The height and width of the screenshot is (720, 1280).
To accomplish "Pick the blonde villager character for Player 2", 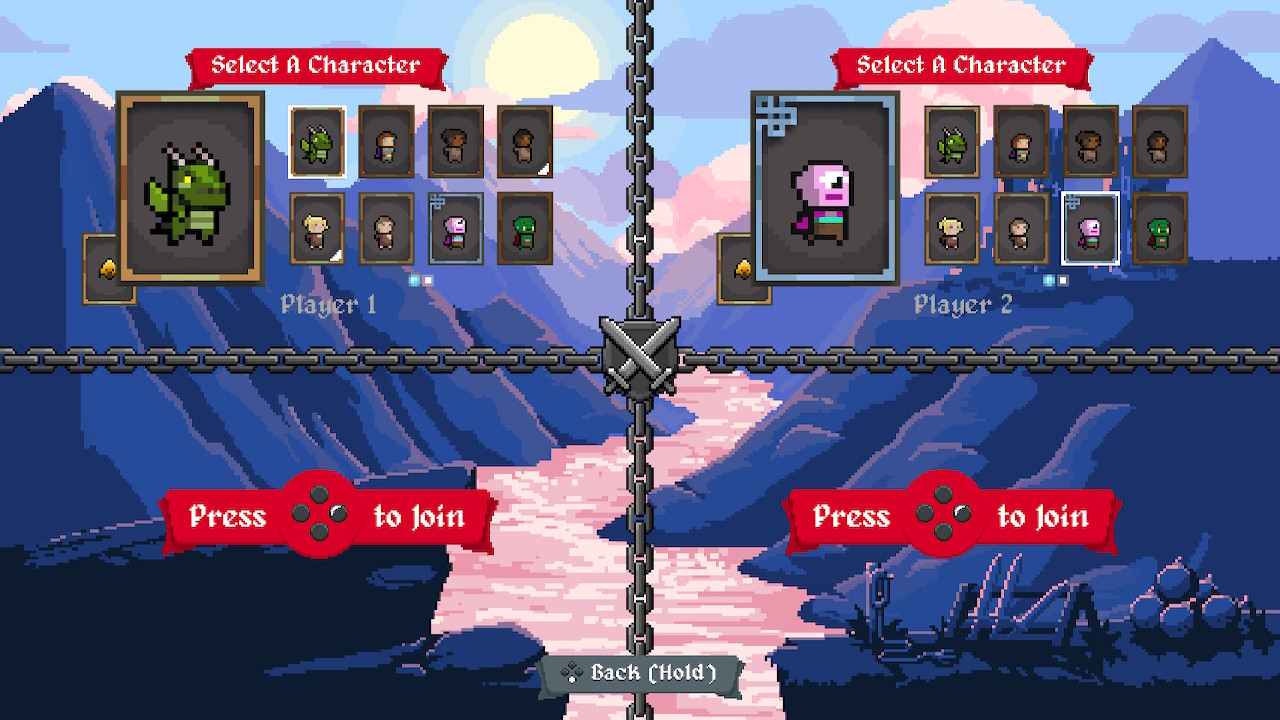I will click(951, 230).
